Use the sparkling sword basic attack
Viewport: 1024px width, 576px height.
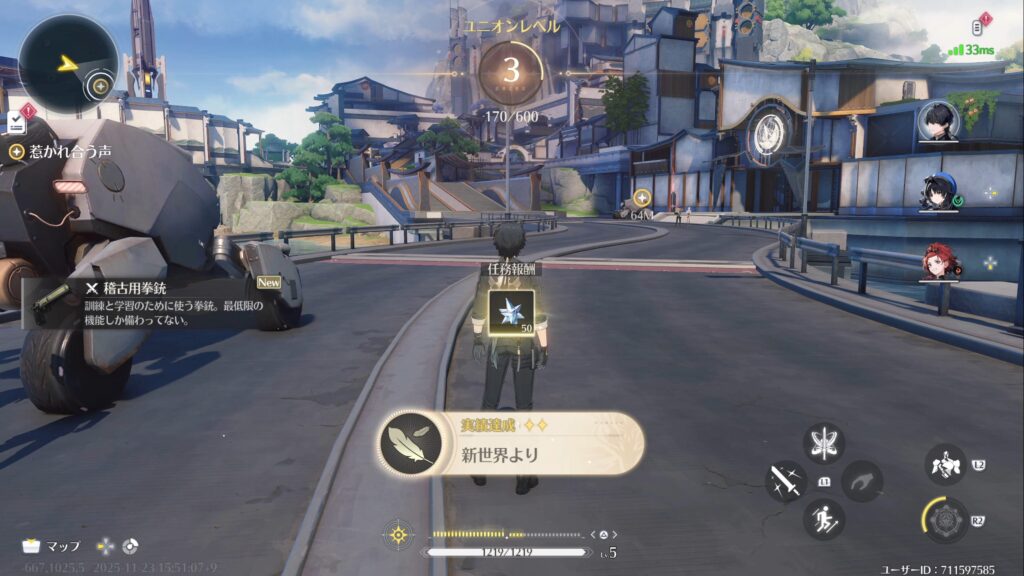[786, 481]
